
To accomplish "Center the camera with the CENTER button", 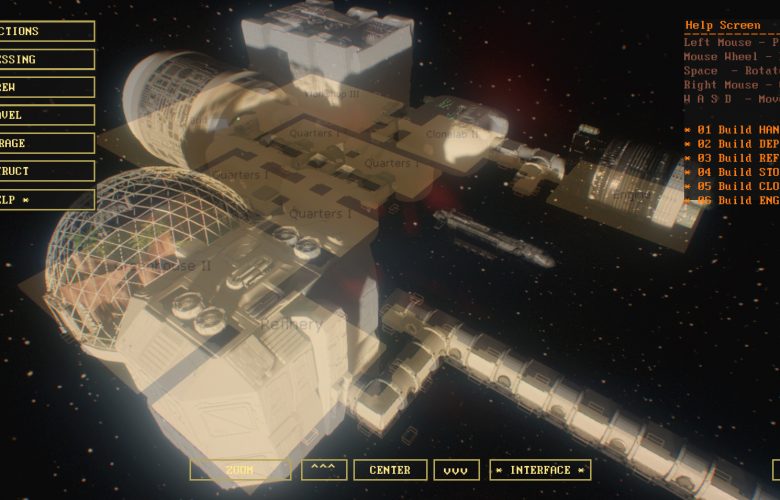I will (x=390, y=470).
